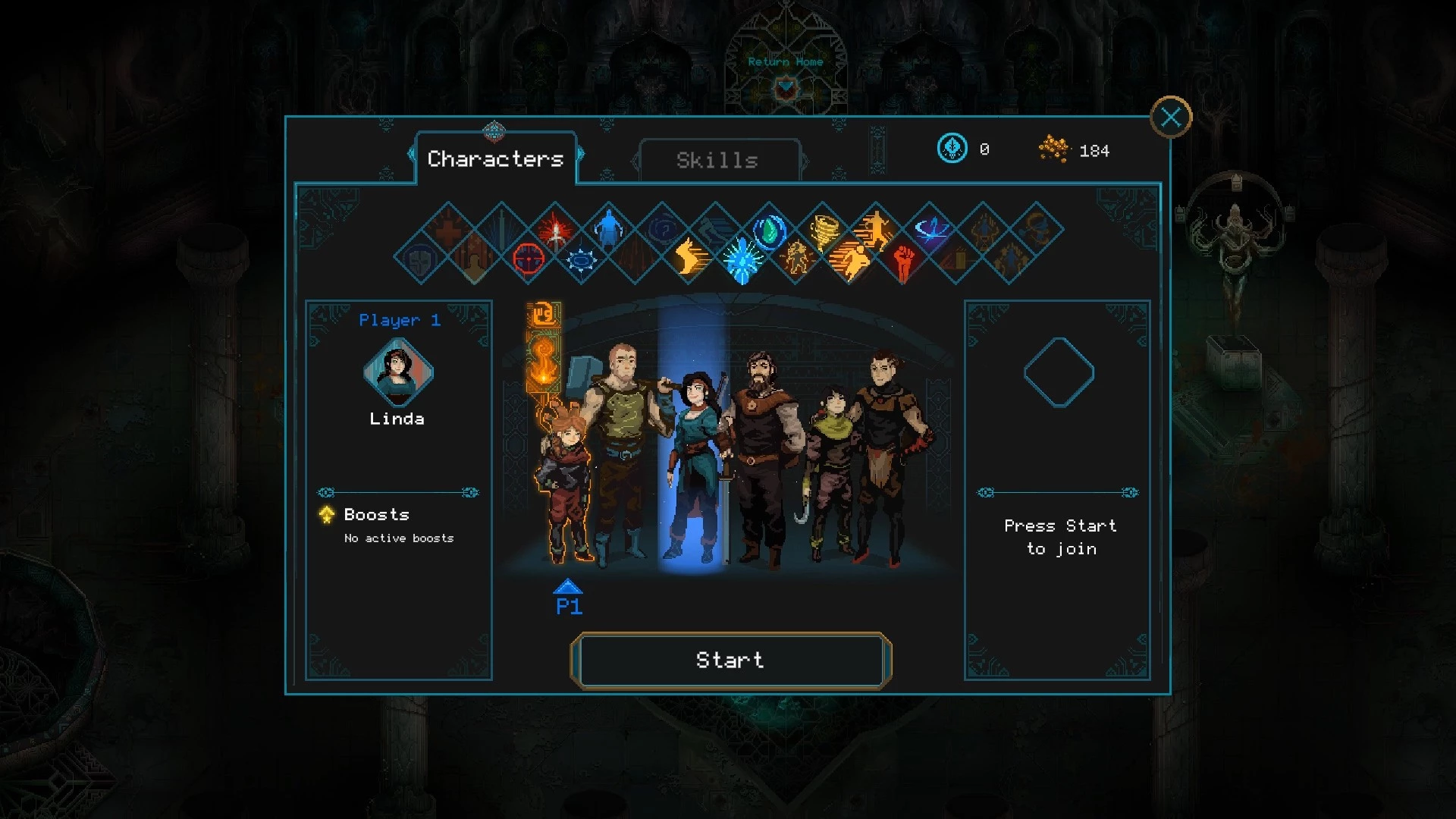Select the blue hooded figure skill icon
The image size is (1456, 819).
tap(609, 228)
